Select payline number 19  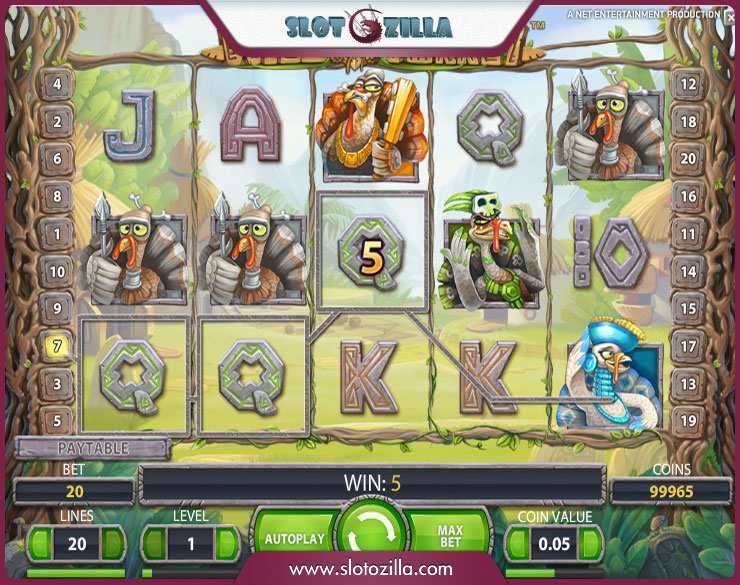pyautogui.click(x=687, y=420)
